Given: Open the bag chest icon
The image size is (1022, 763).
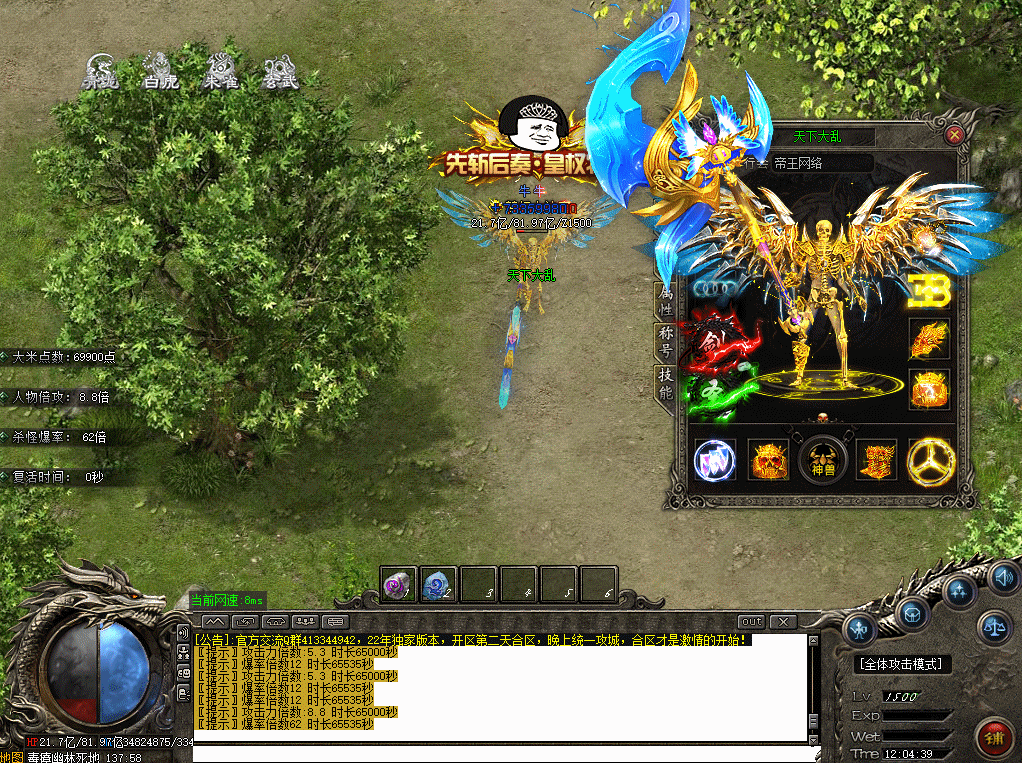Looking at the screenshot, I should [x=913, y=613].
